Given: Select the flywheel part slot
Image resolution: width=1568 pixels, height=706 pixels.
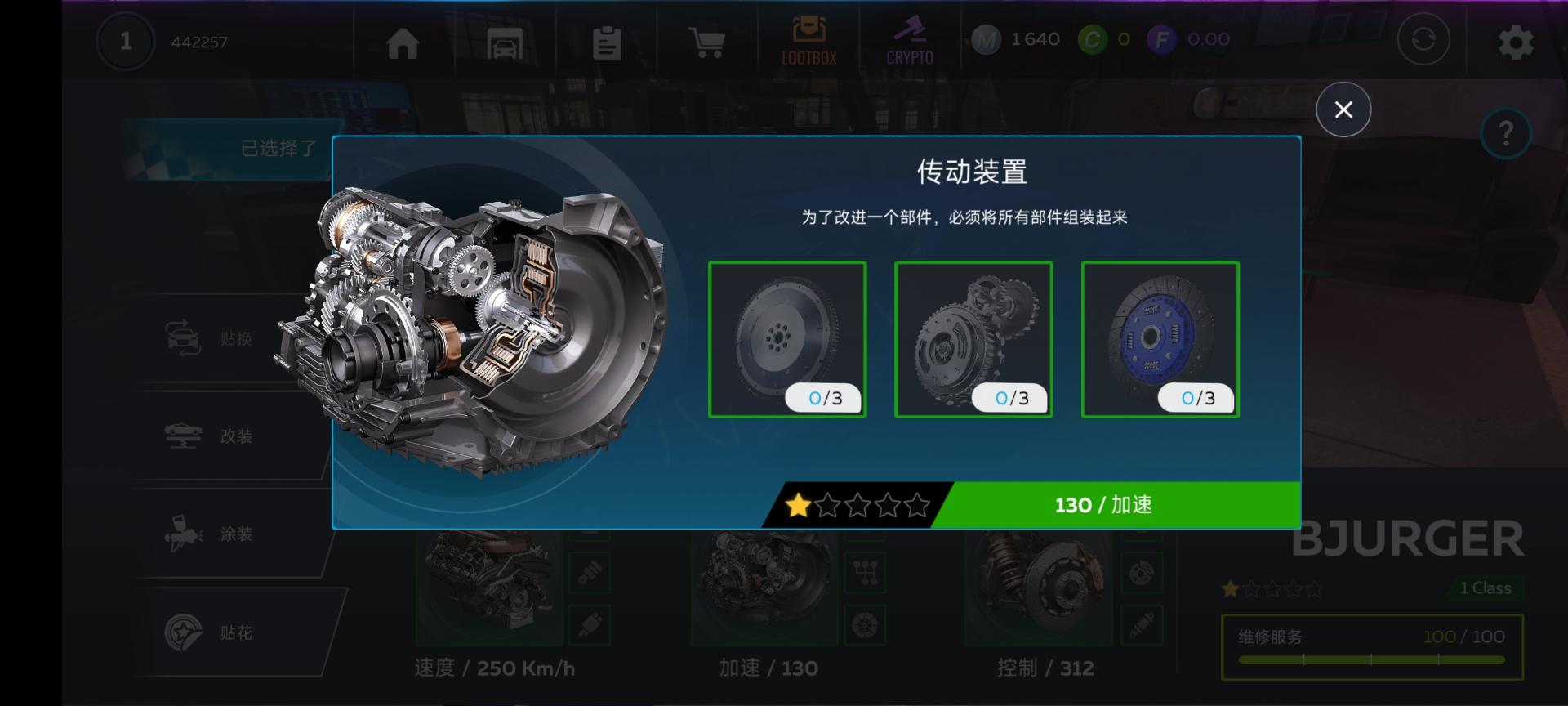Looking at the screenshot, I should [787, 339].
